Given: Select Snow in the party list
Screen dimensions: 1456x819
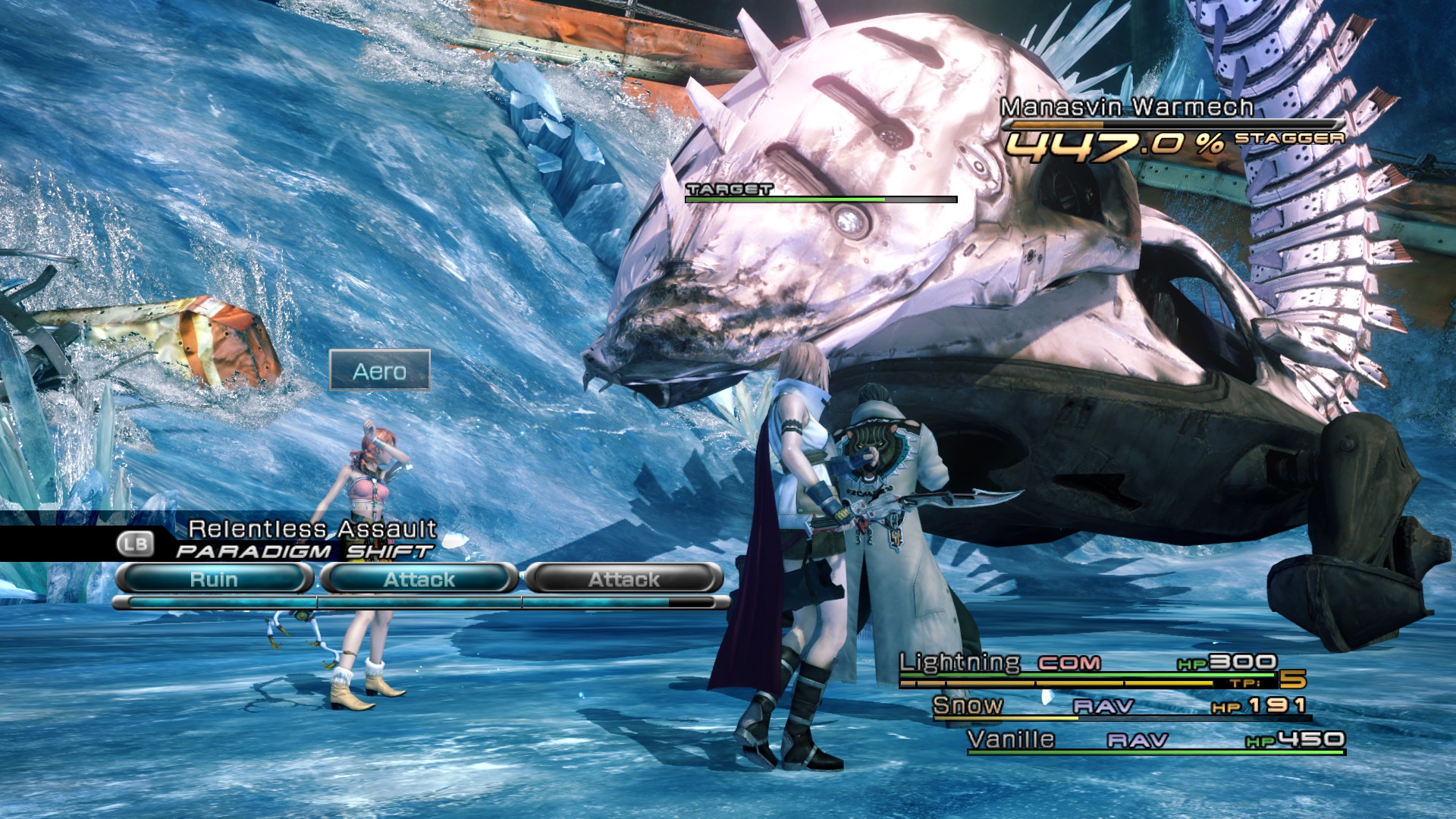Looking at the screenshot, I should 968,705.
